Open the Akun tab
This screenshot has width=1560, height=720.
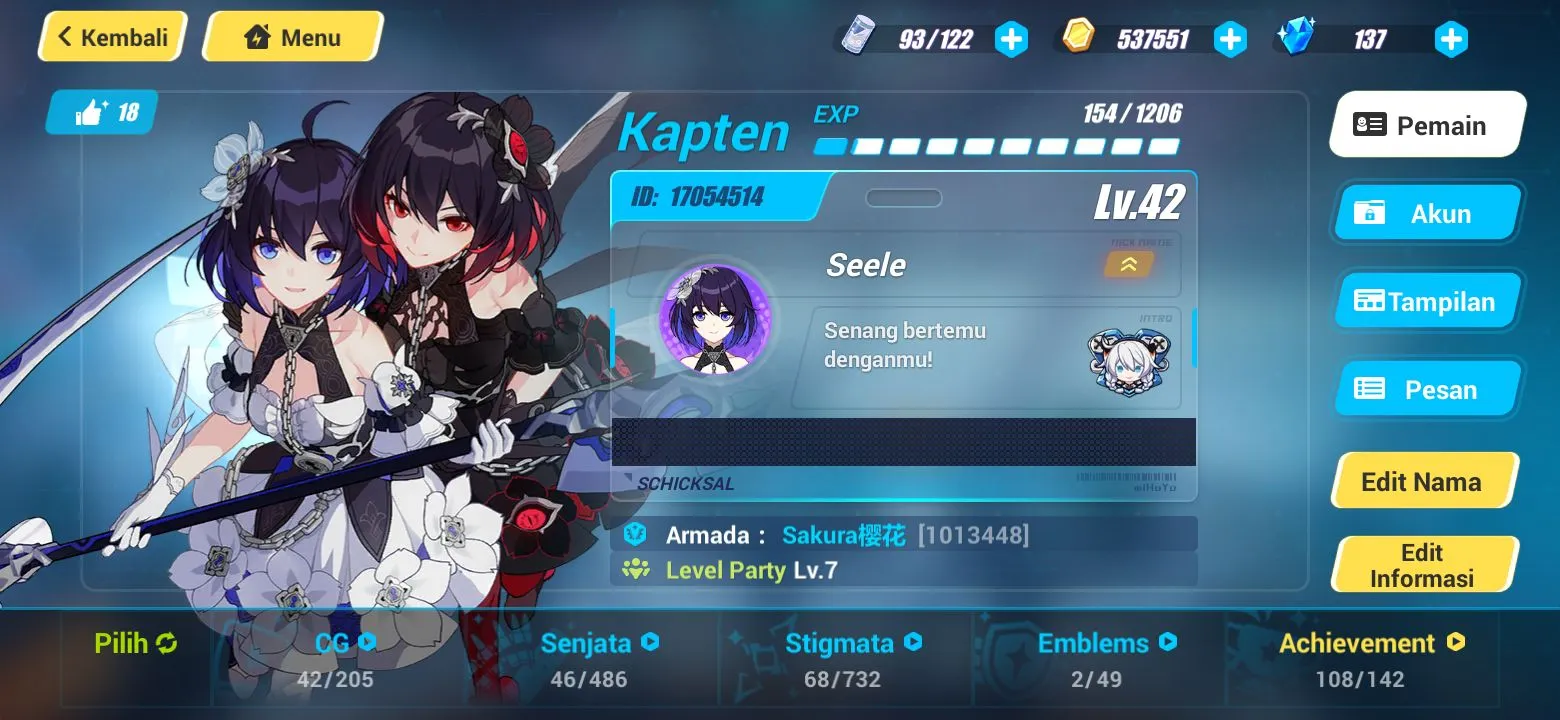click(1426, 213)
